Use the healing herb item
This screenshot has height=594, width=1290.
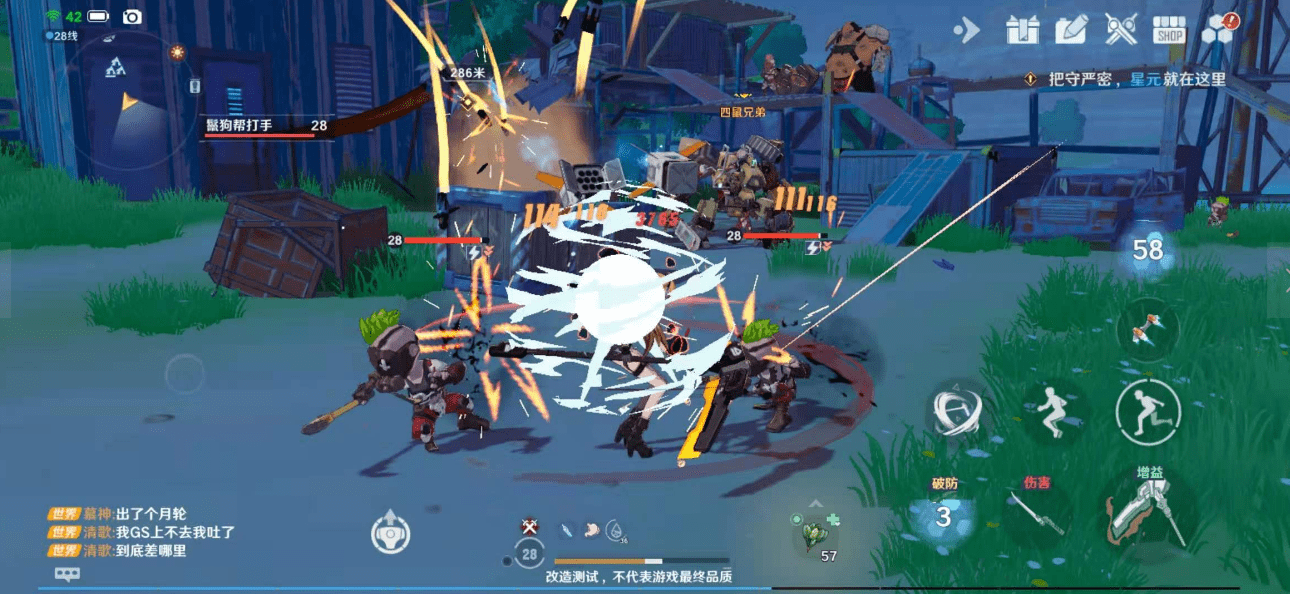point(817,532)
